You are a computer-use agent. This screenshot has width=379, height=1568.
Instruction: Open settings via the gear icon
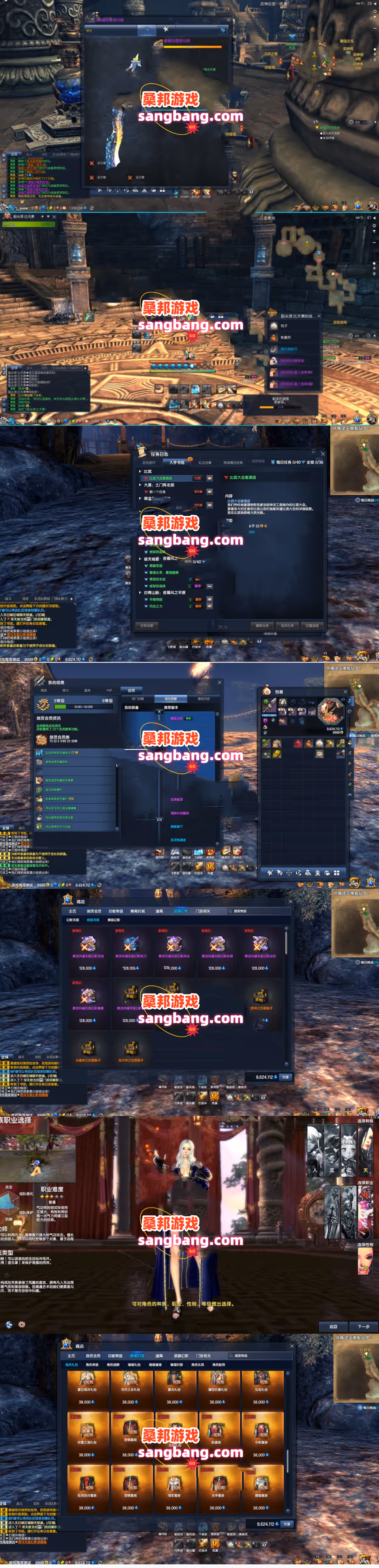point(22,1324)
